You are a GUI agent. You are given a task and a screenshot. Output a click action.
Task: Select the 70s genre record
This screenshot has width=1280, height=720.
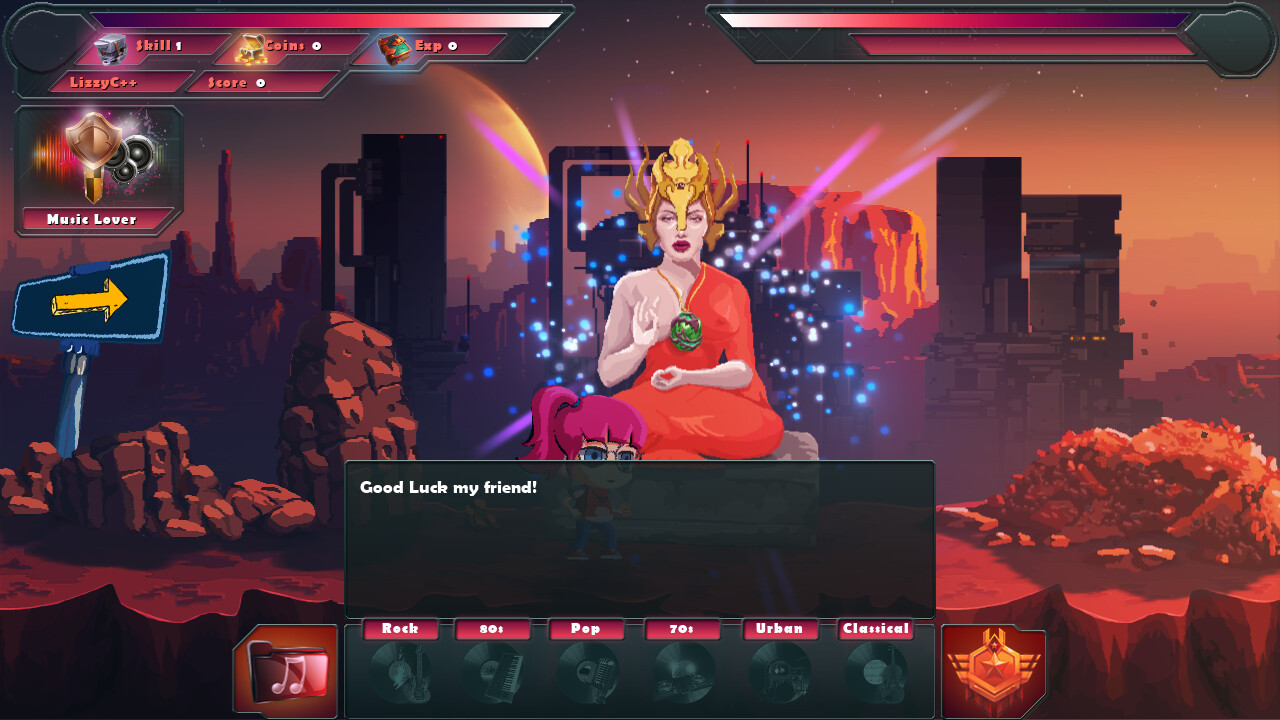(x=683, y=671)
